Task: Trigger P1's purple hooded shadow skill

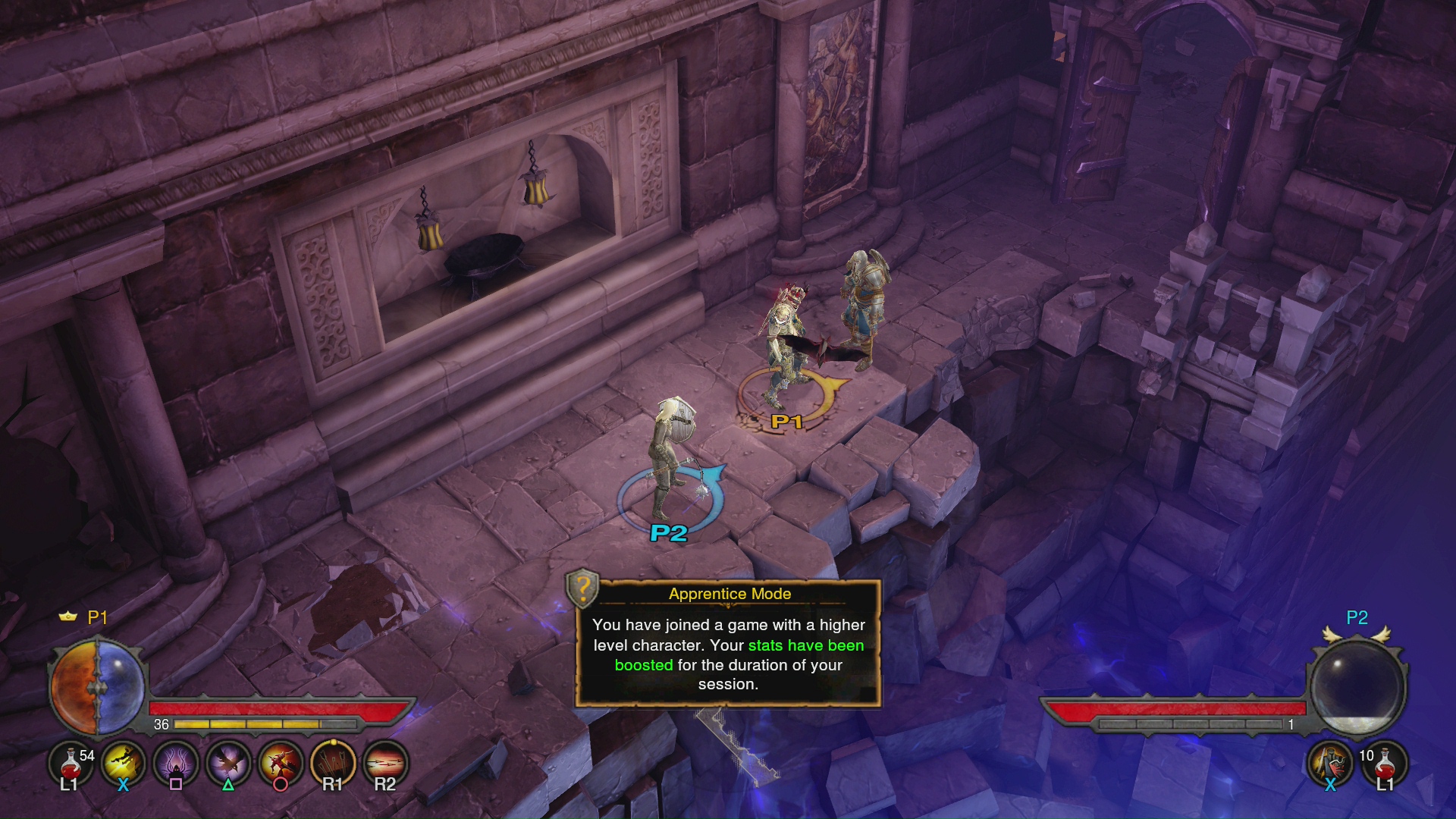Action: coord(176,763)
